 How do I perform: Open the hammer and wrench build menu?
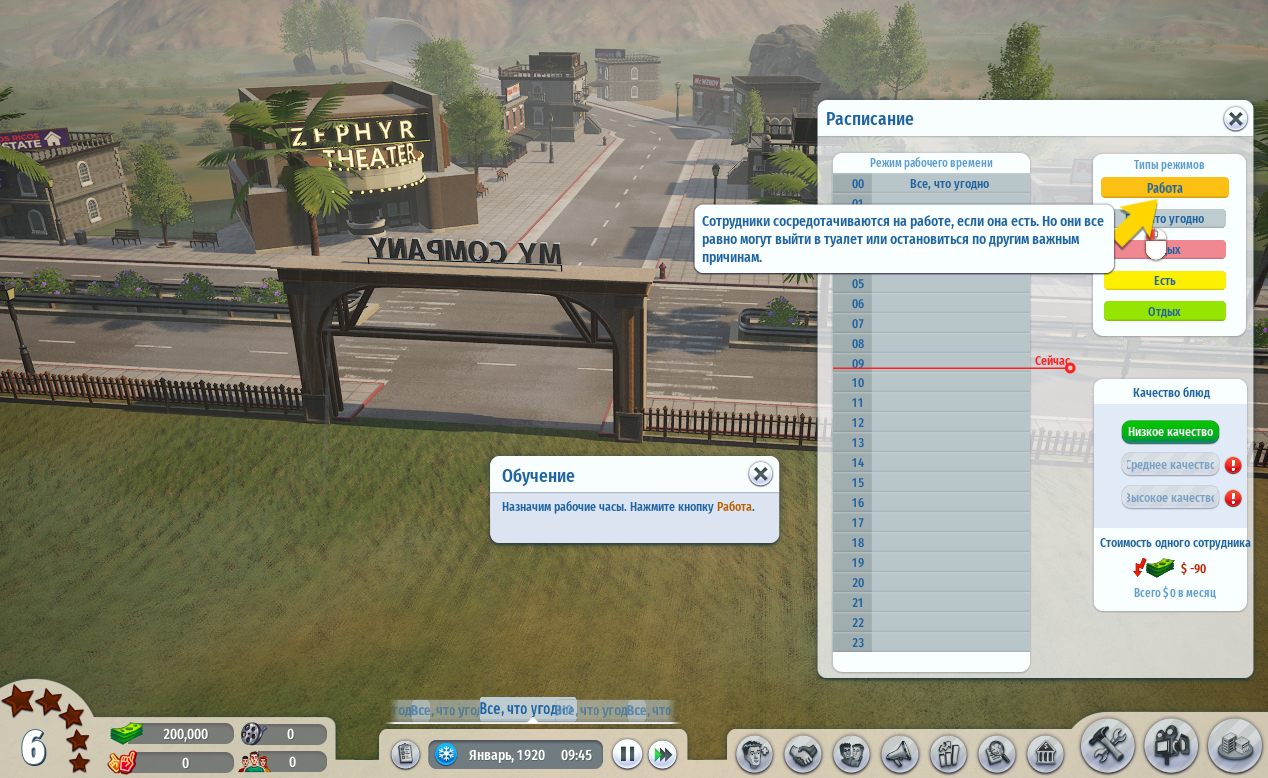pyautogui.click(x=1108, y=747)
